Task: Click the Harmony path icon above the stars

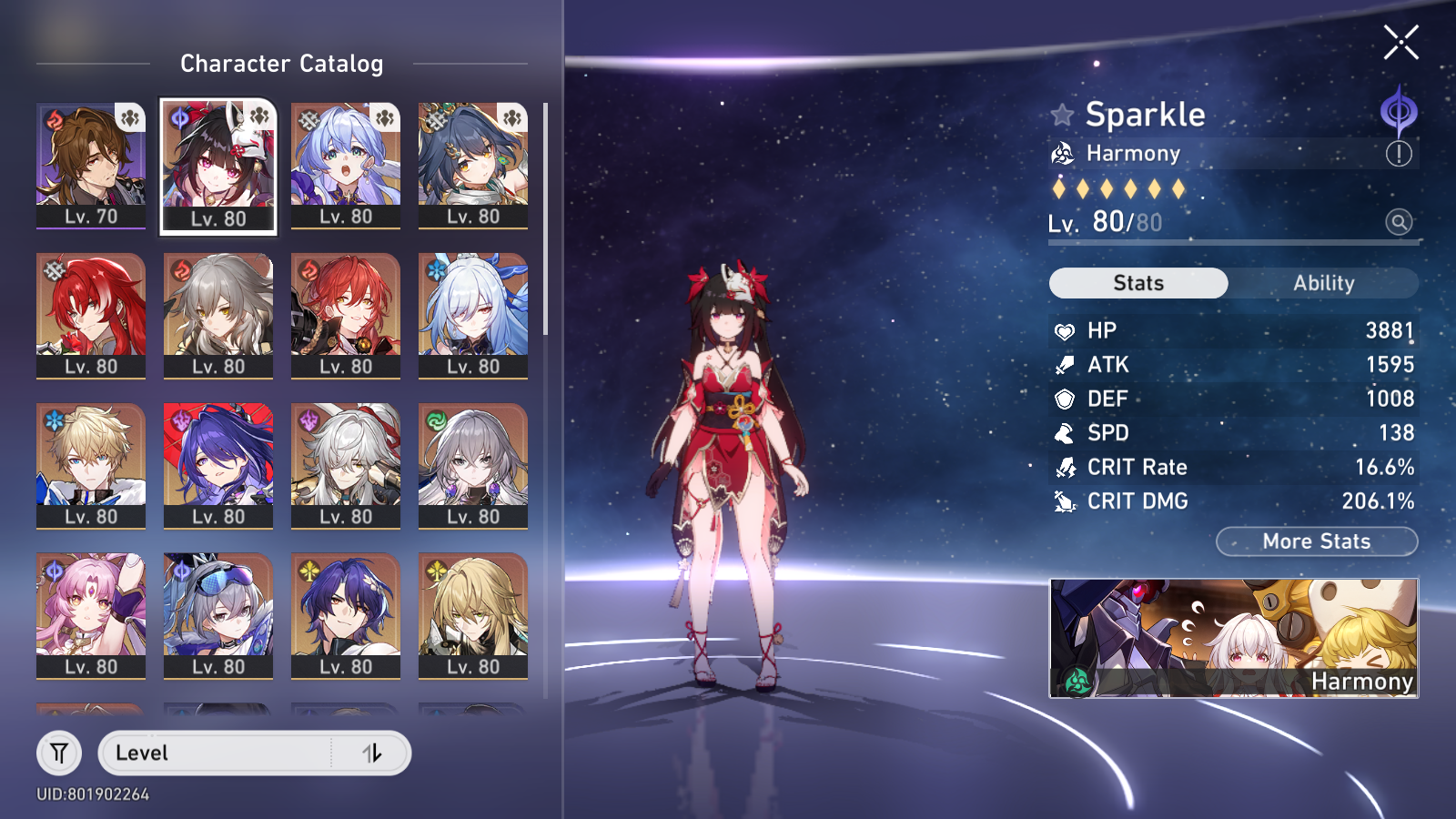Action: pyautogui.click(x=1062, y=153)
